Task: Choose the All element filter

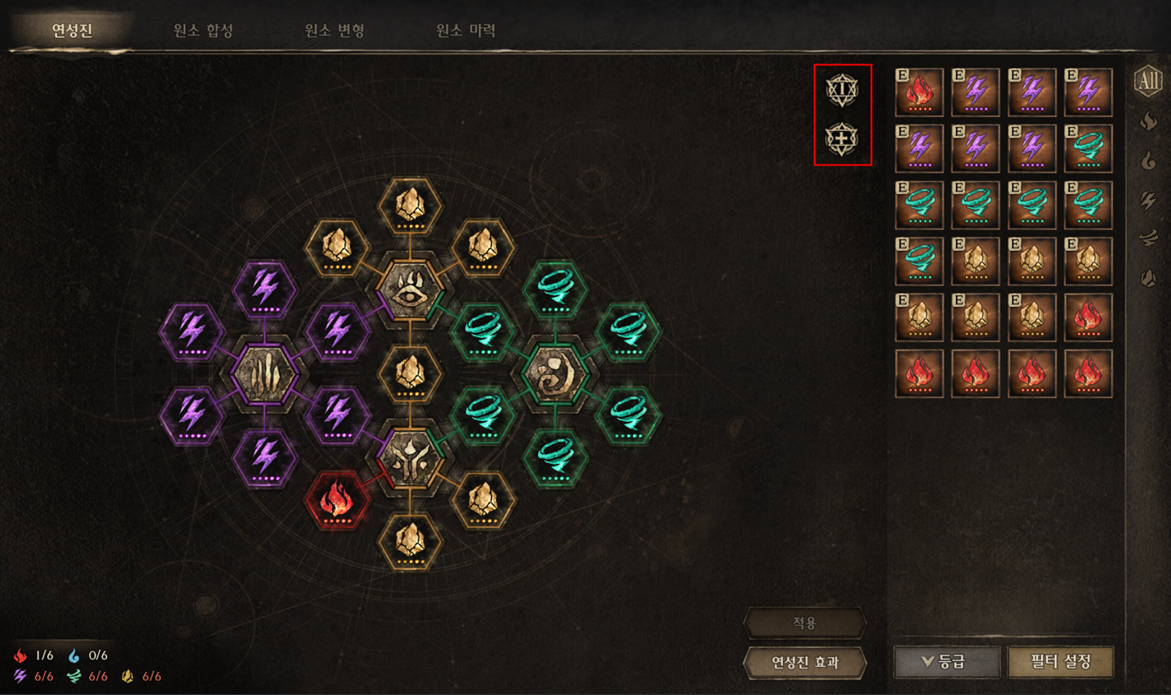Action: click(x=1148, y=82)
